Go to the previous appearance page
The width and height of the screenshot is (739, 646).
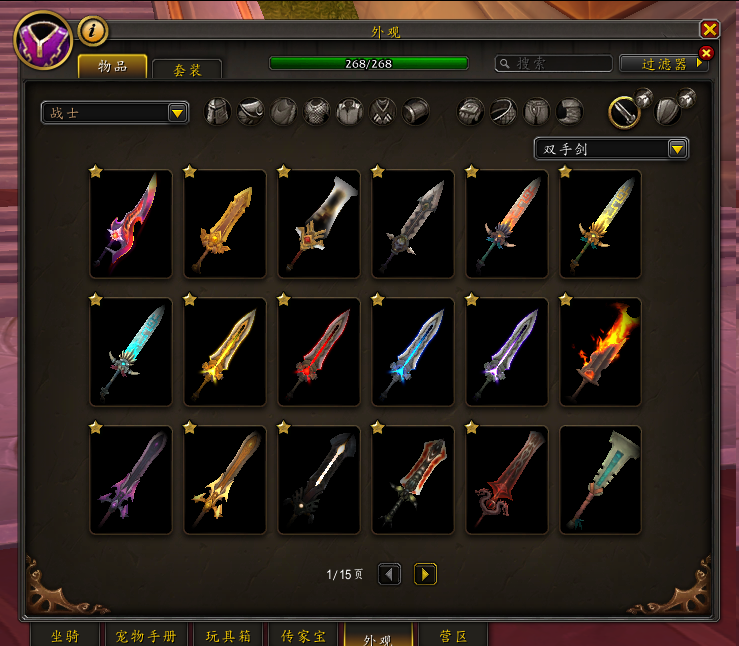(x=389, y=574)
